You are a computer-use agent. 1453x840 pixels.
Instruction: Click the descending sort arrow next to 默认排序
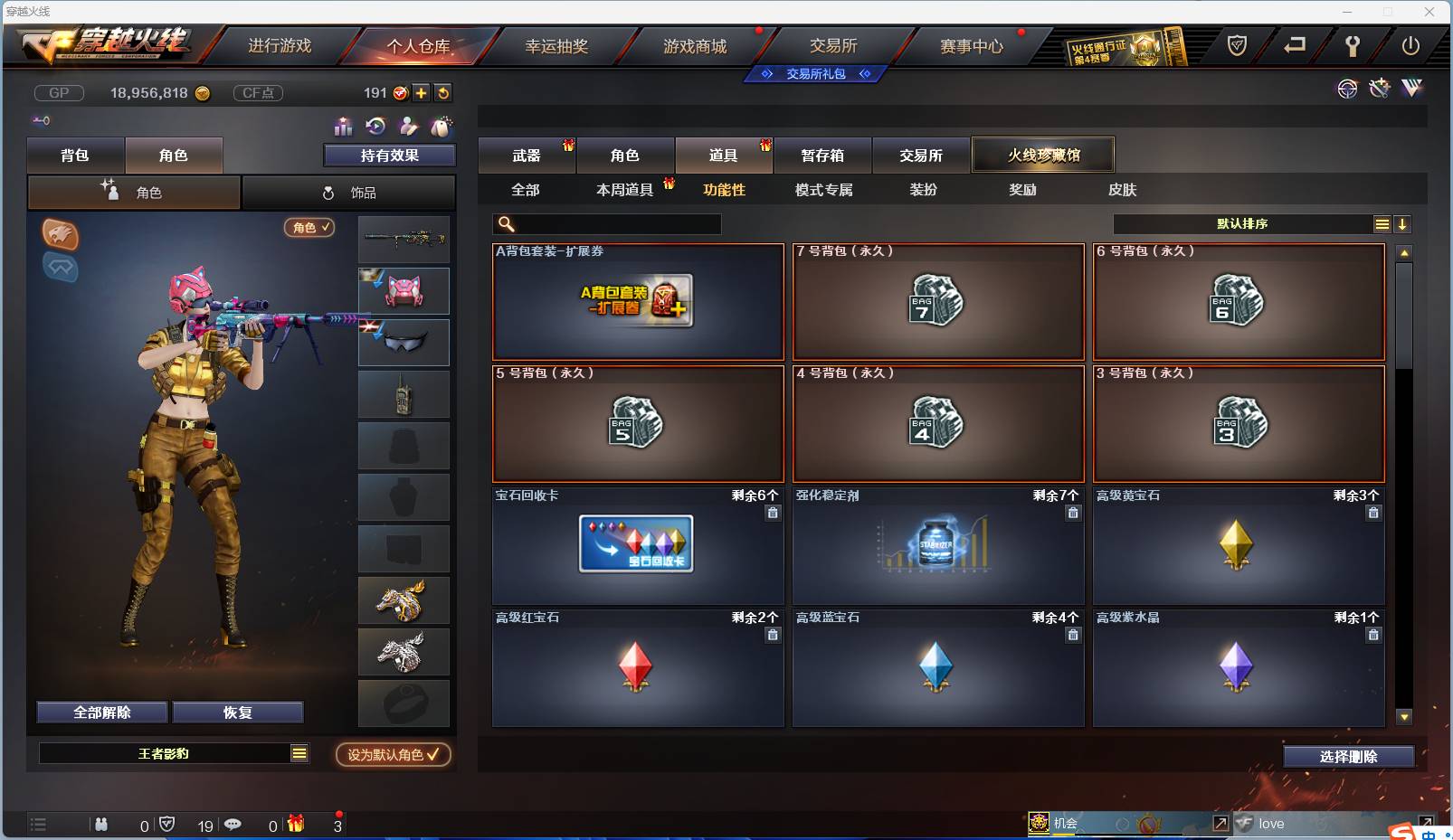coord(1402,223)
